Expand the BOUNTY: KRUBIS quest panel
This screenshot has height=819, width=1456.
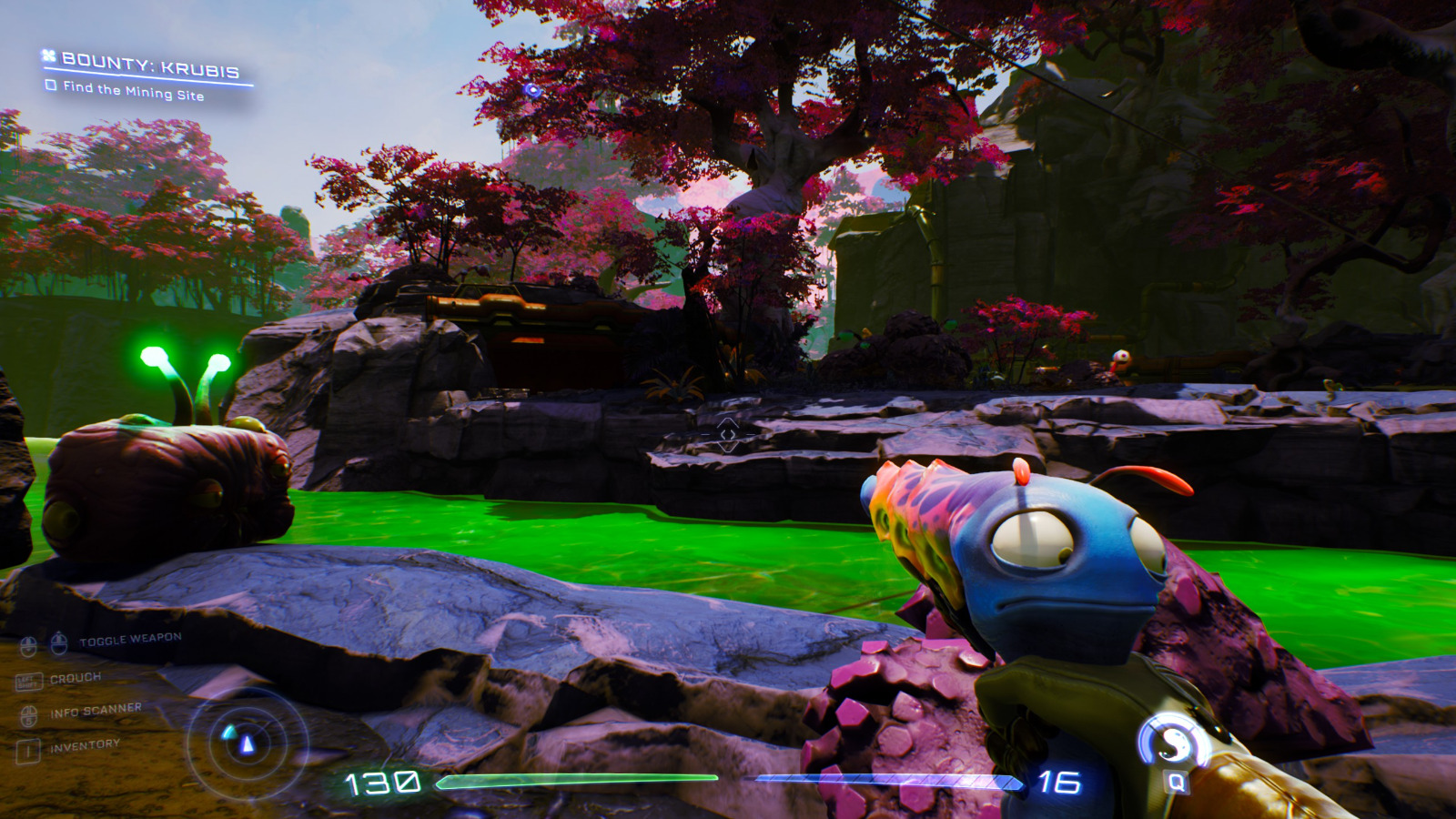pos(150,64)
